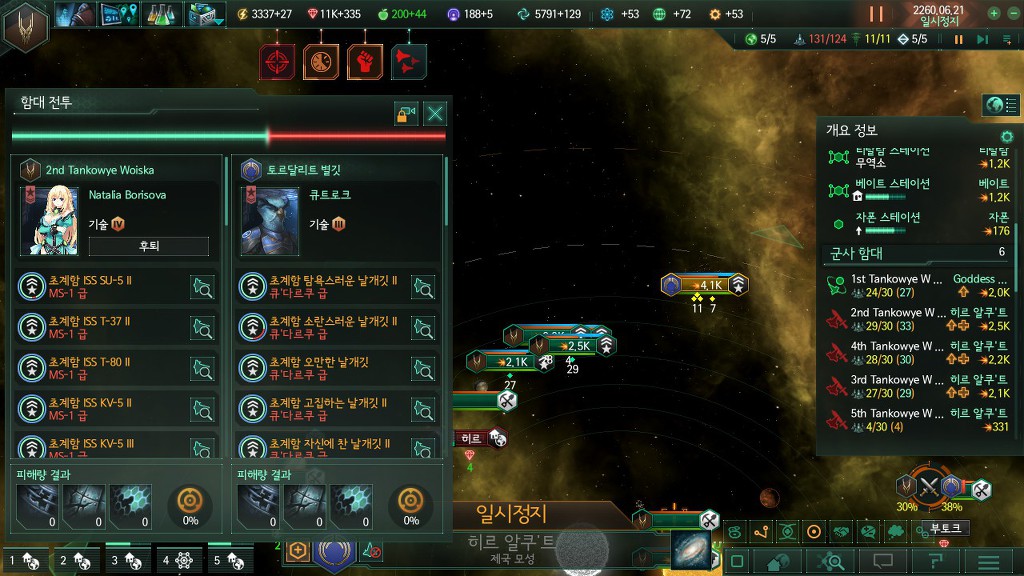Toggle the pause button beside the date

click(x=876, y=14)
